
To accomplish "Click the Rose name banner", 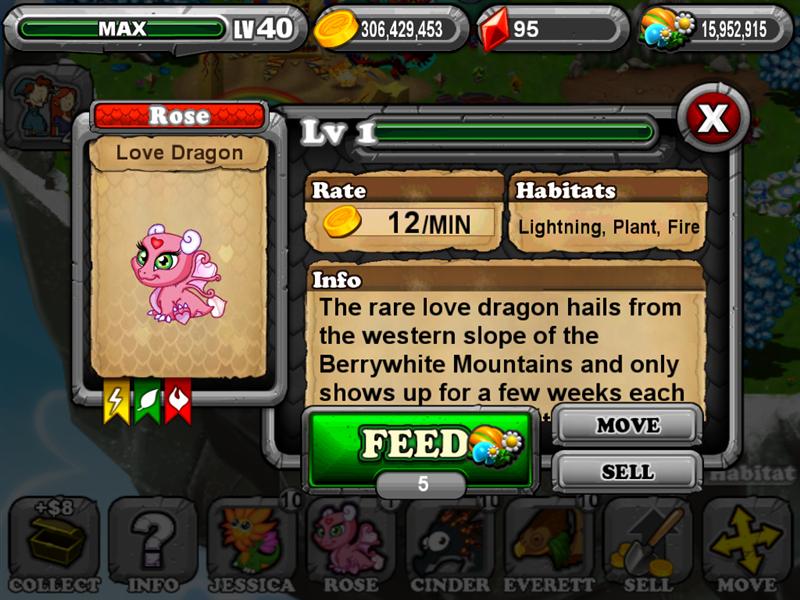I will (x=179, y=116).
